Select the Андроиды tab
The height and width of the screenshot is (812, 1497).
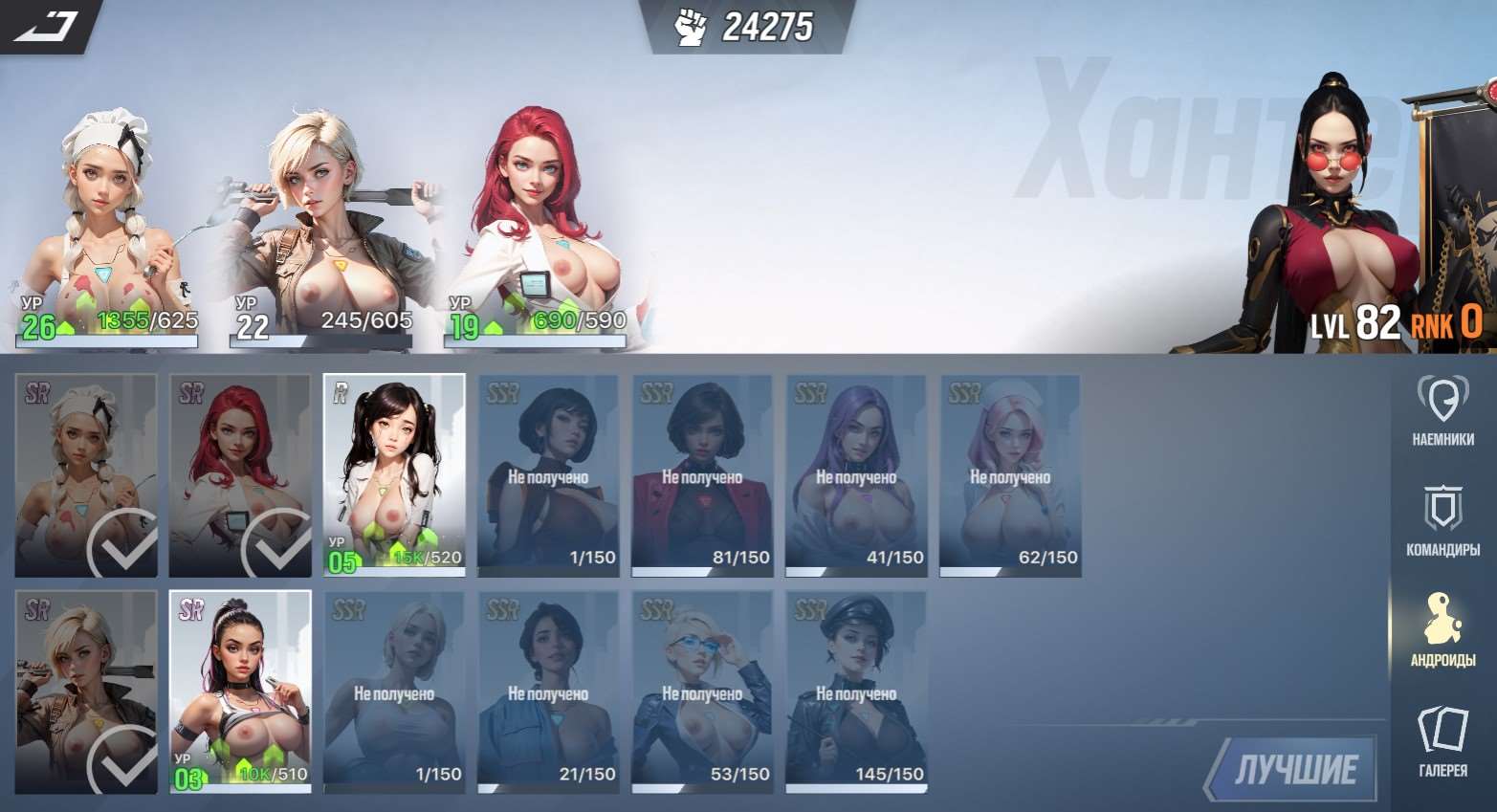pyautogui.click(x=1442, y=630)
